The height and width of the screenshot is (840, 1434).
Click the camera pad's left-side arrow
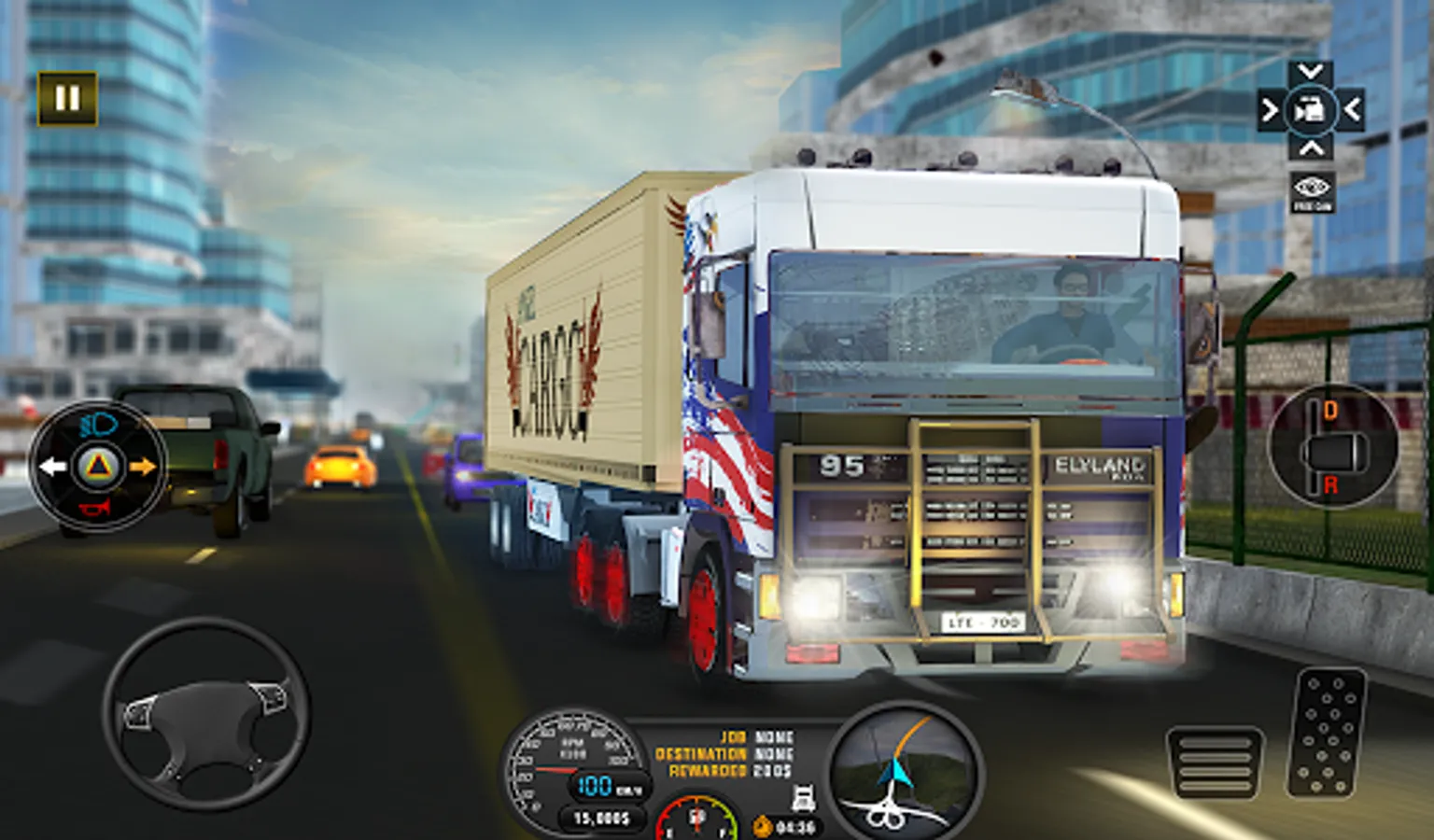pyautogui.click(x=1270, y=111)
